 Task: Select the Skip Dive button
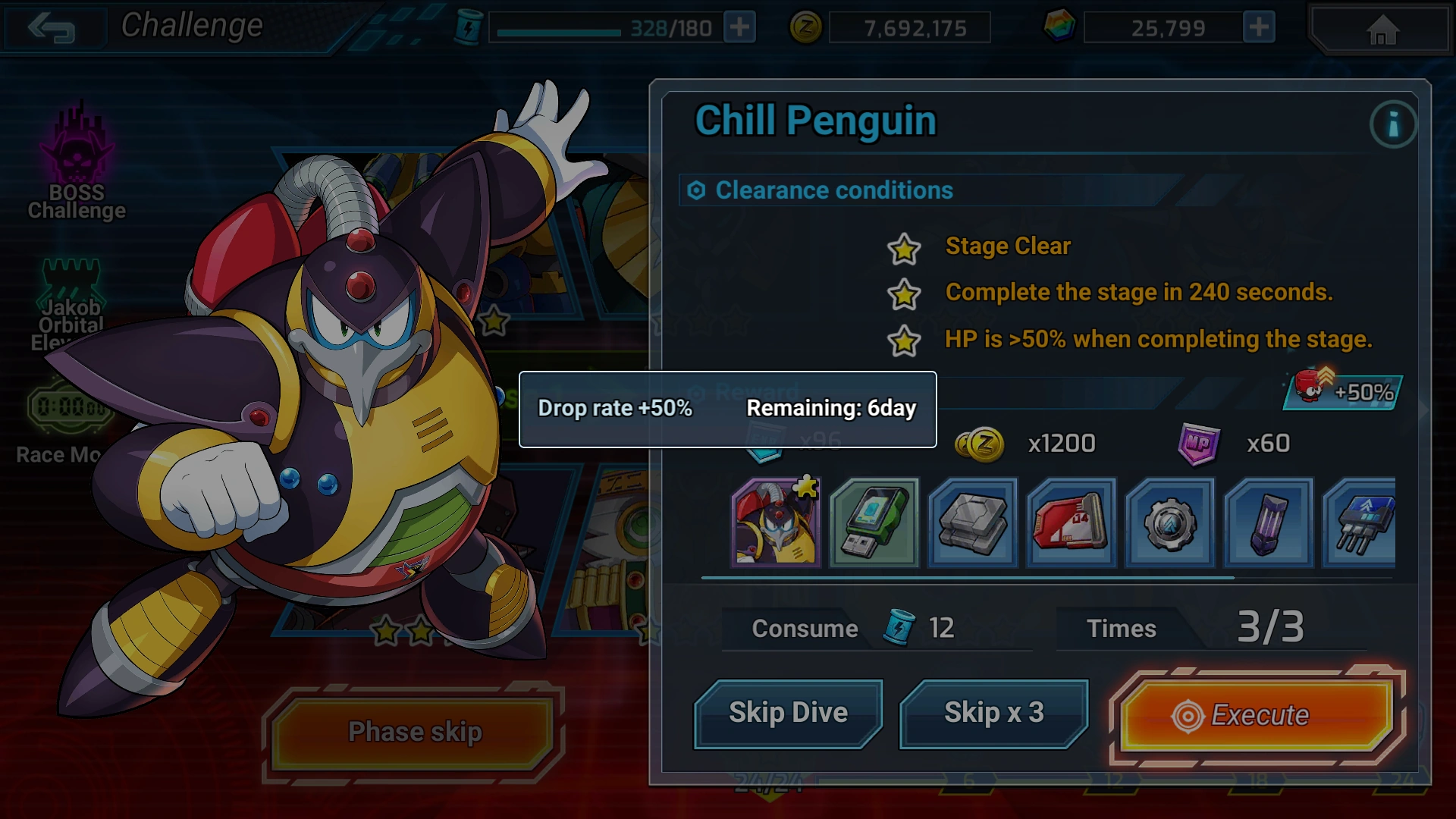(x=788, y=713)
